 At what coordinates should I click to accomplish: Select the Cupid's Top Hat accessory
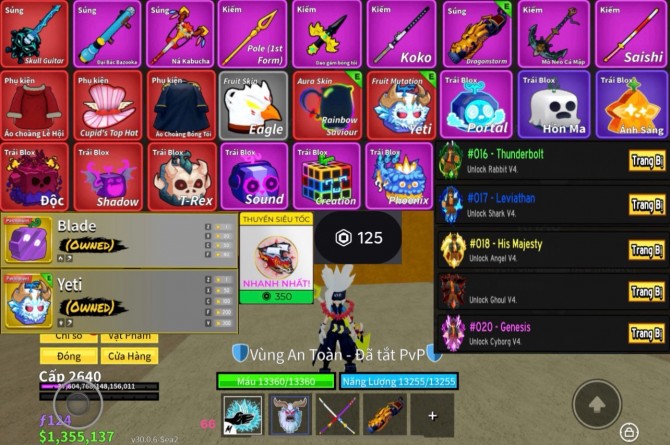(x=107, y=105)
